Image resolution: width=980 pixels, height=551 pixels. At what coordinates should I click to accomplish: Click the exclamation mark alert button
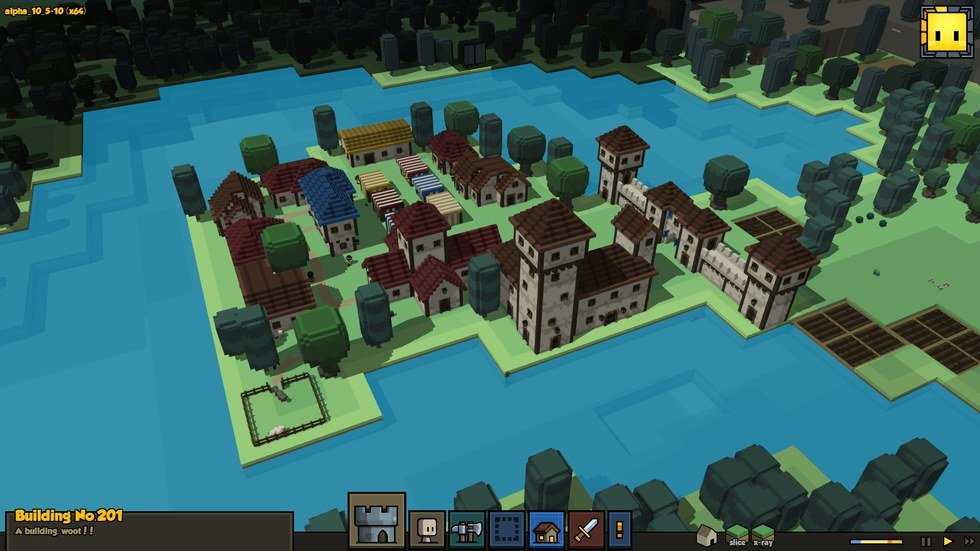coord(620,529)
